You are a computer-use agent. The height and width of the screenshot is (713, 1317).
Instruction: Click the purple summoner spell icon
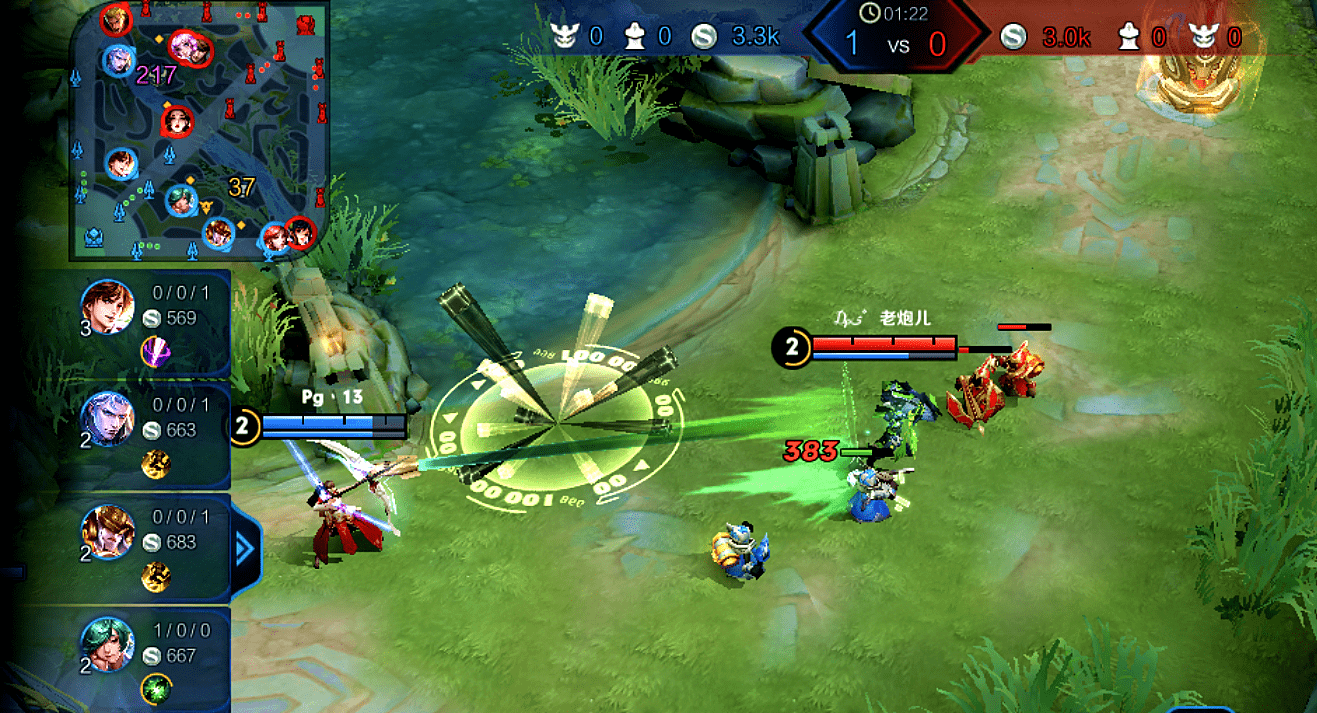(x=155, y=351)
